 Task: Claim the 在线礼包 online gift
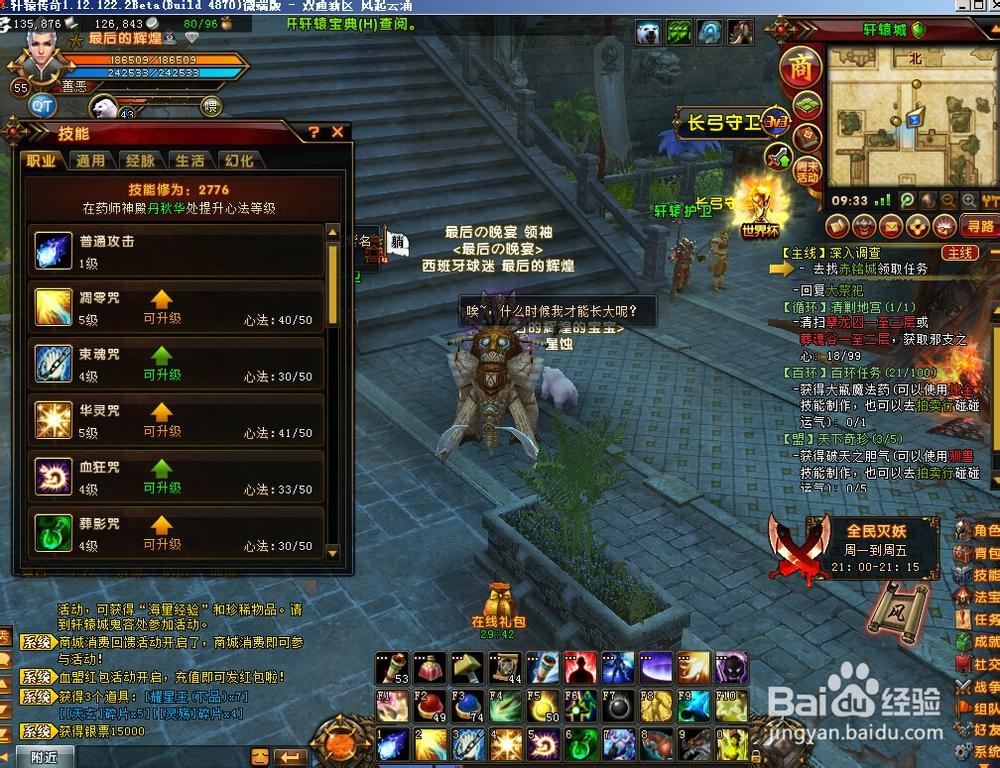[x=498, y=605]
